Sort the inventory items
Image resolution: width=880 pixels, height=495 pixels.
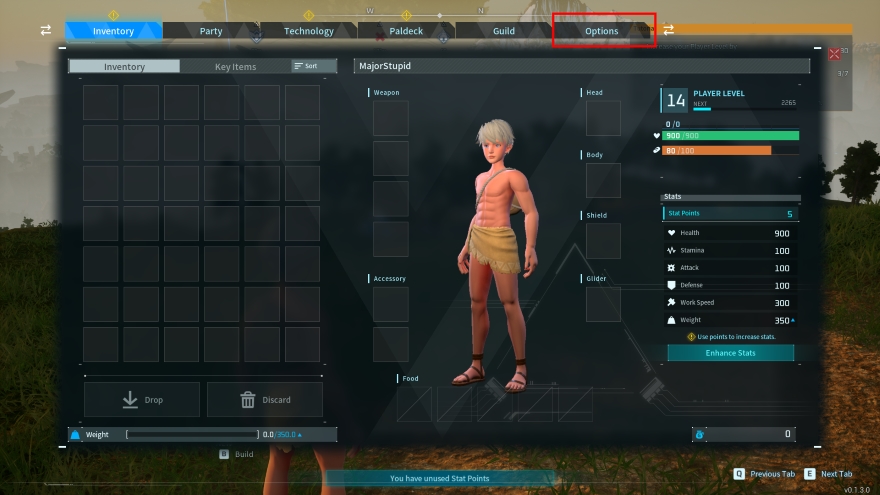(306, 66)
